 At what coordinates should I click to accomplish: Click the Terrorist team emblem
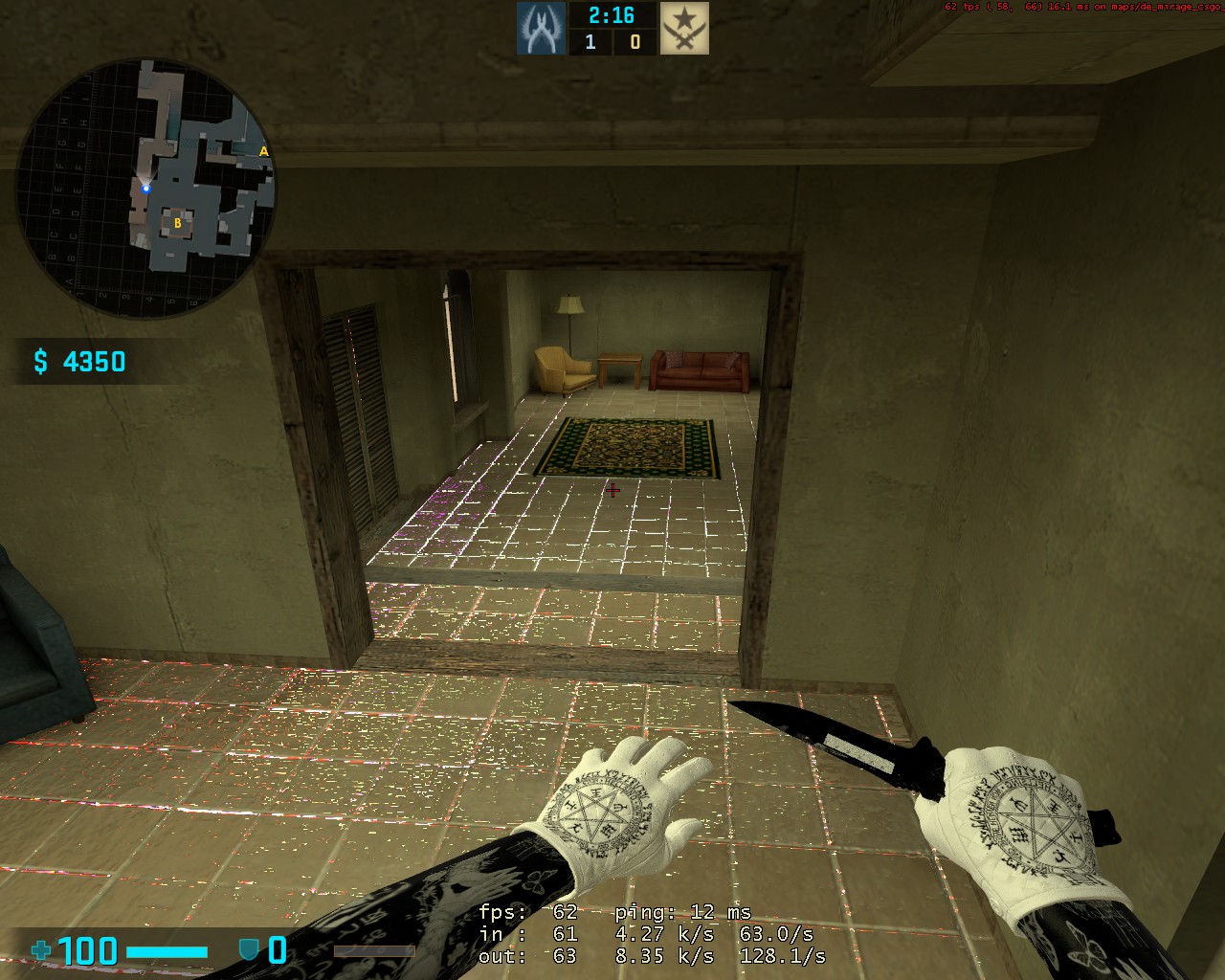pyautogui.click(x=684, y=28)
